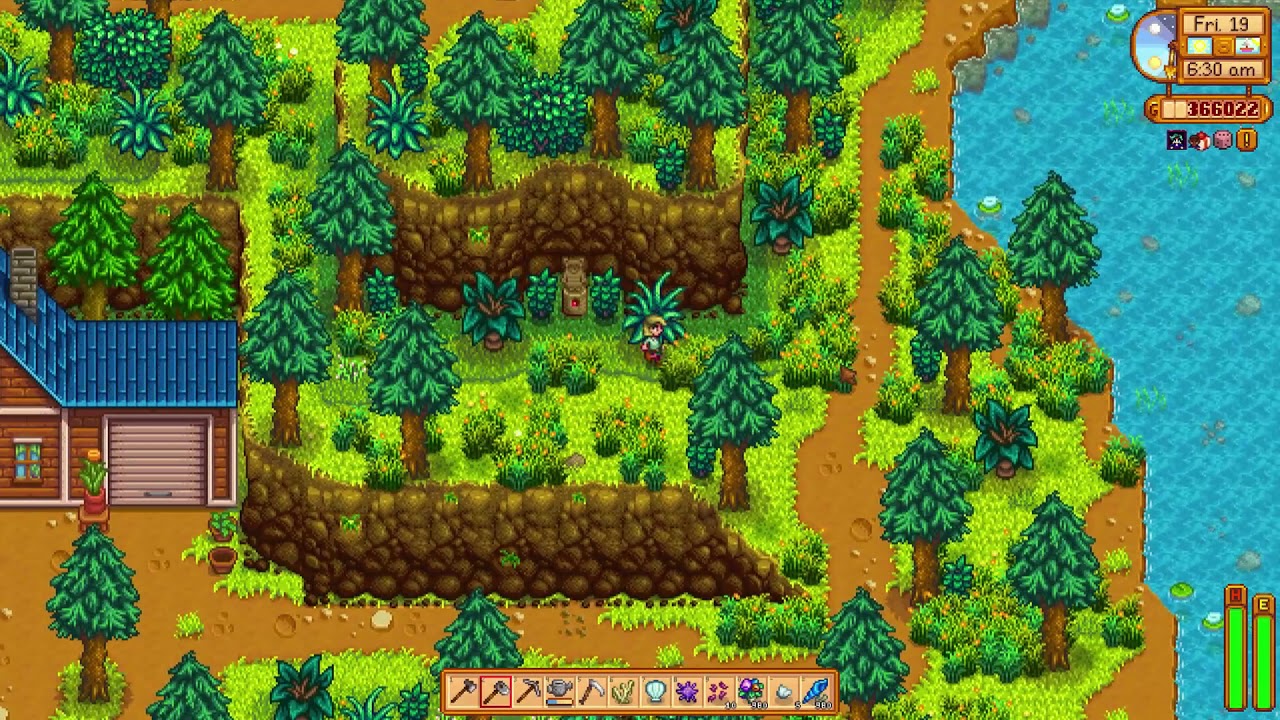Equip the pickaxe from the hotbar

tap(528, 691)
